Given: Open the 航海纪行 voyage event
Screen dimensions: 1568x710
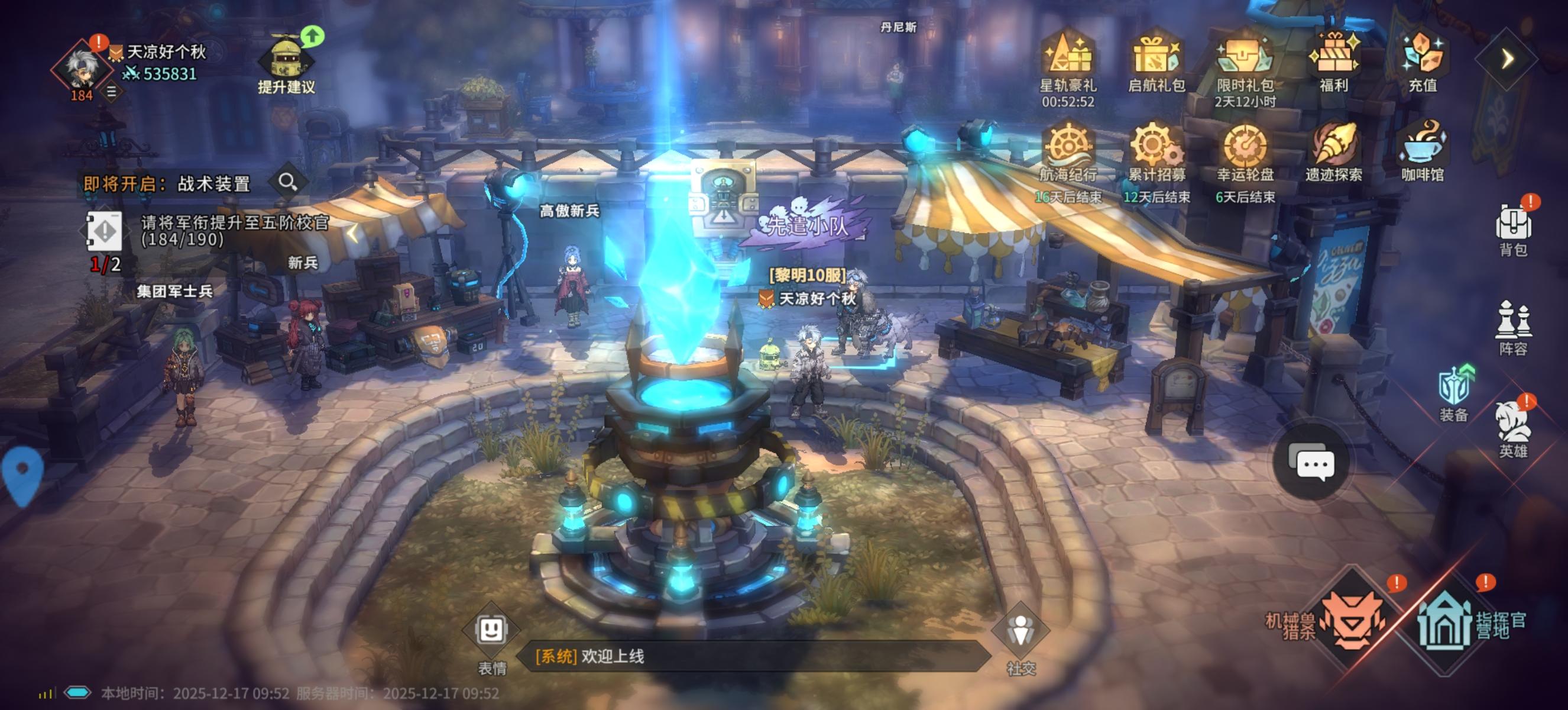Looking at the screenshot, I should coord(1068,149).
